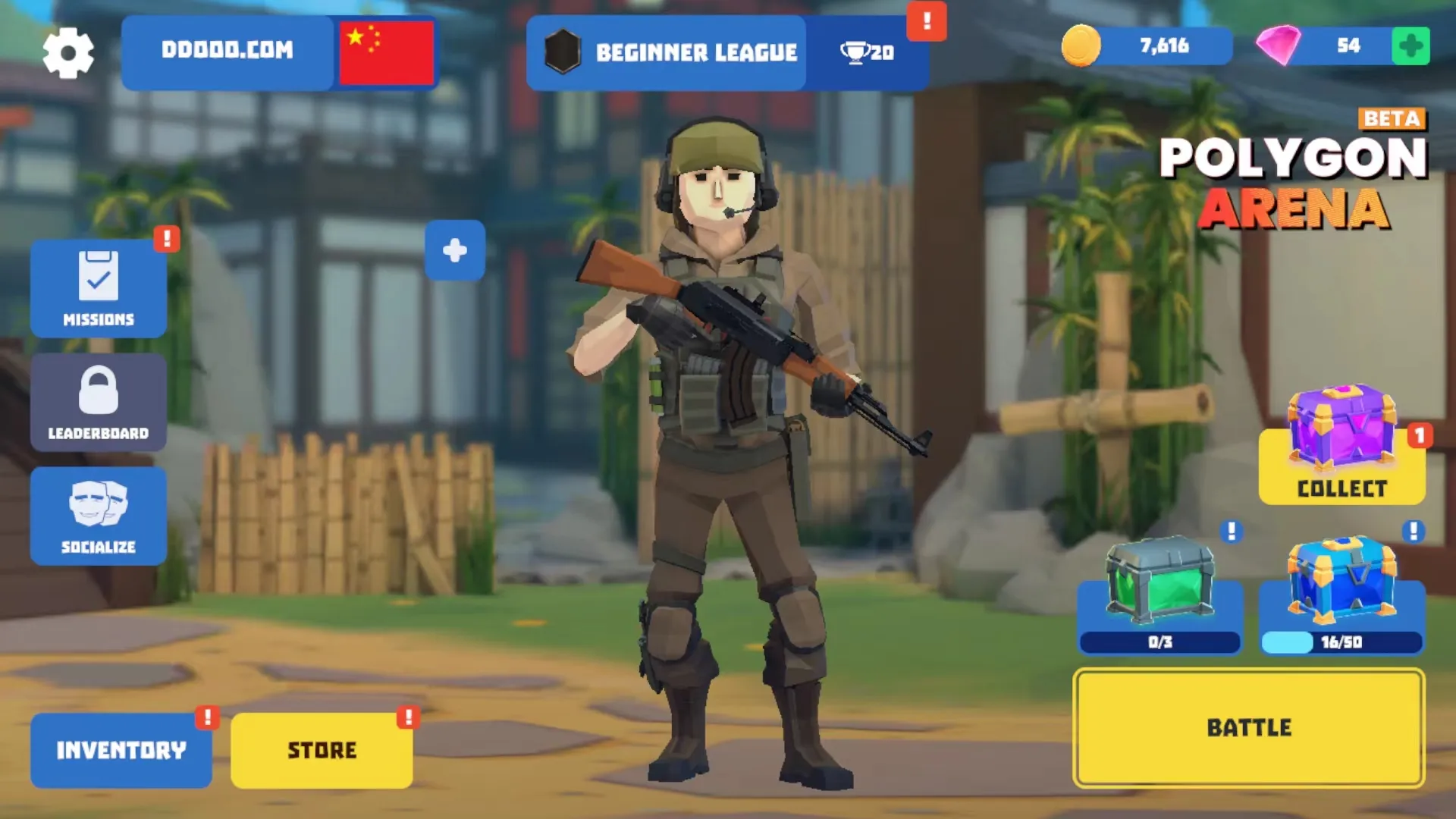Open the settings gear menu
Viewport: 1456px width, 819px height.
(68, 52)
